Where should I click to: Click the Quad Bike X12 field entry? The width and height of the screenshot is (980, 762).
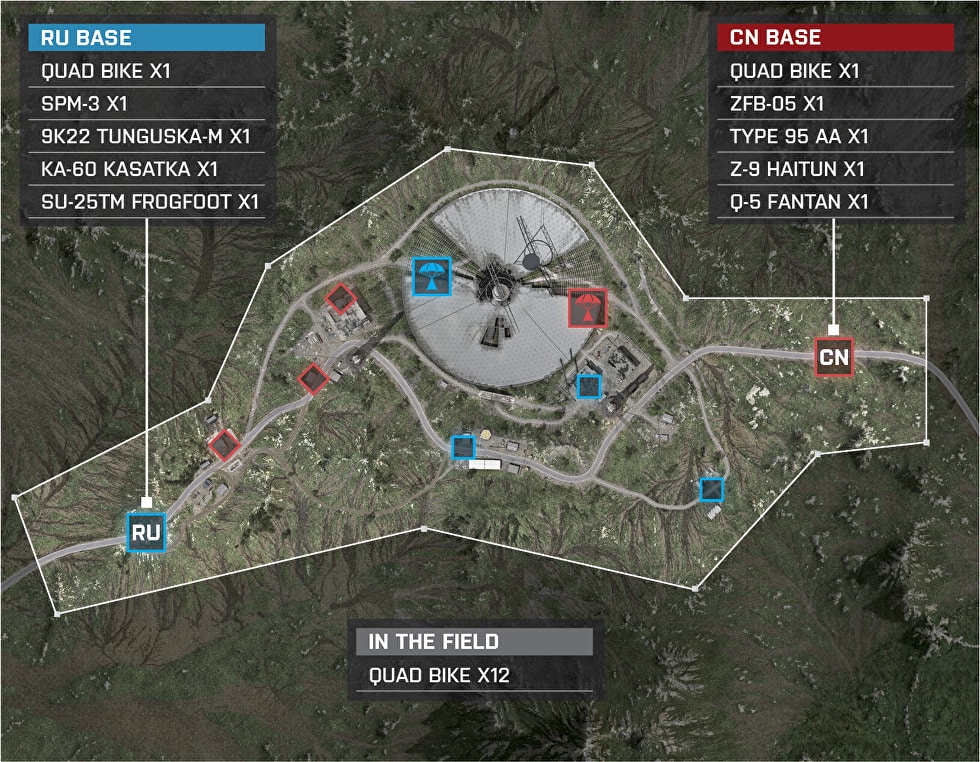(475, 675)
